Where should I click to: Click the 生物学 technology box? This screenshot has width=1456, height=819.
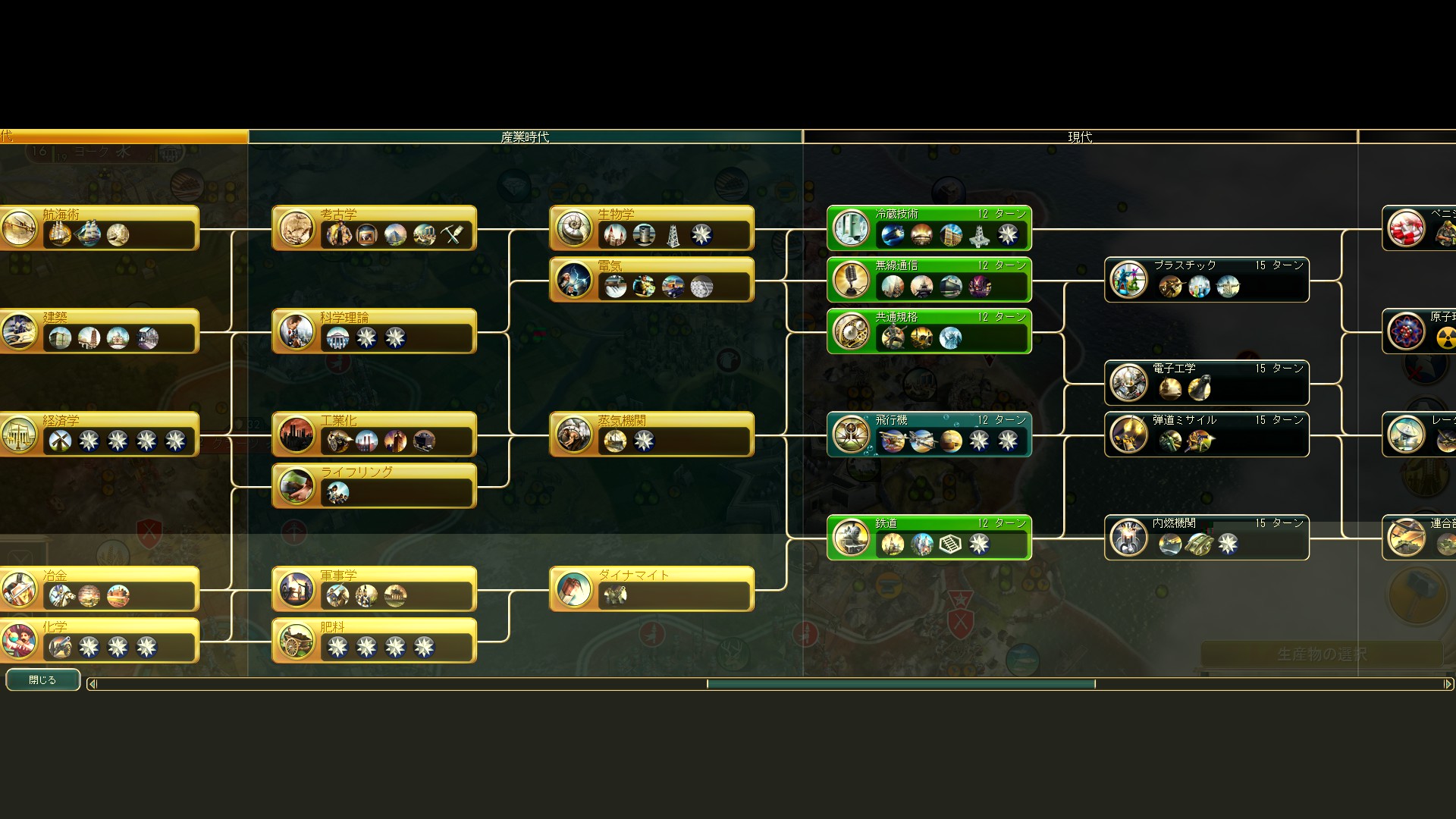(651, 227)
